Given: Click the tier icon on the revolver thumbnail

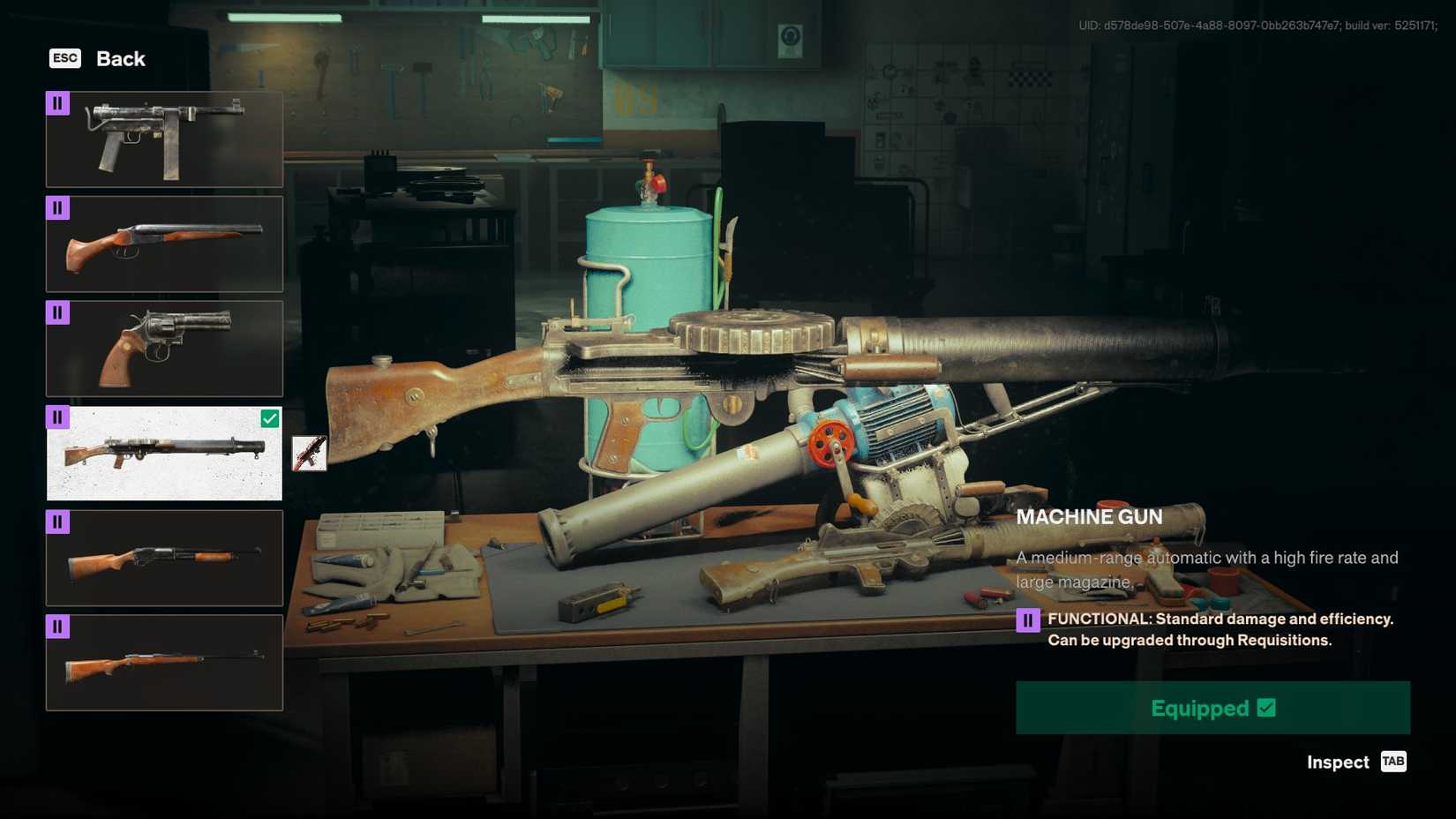Looking at the screenshot, I should click(x=58, y=312).
